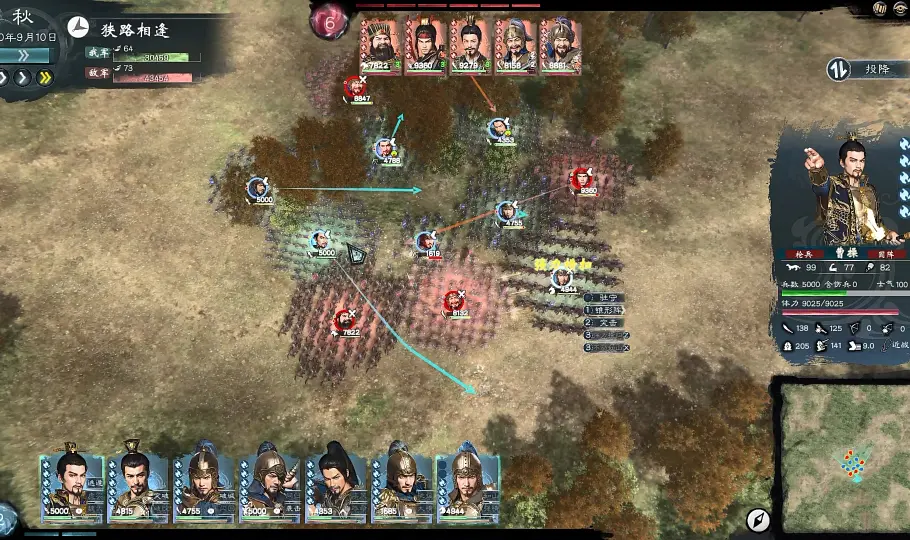Screen dimensions: 910x540
Task: Click the round turn counter showing 6
Action: [x=328, y=22]
